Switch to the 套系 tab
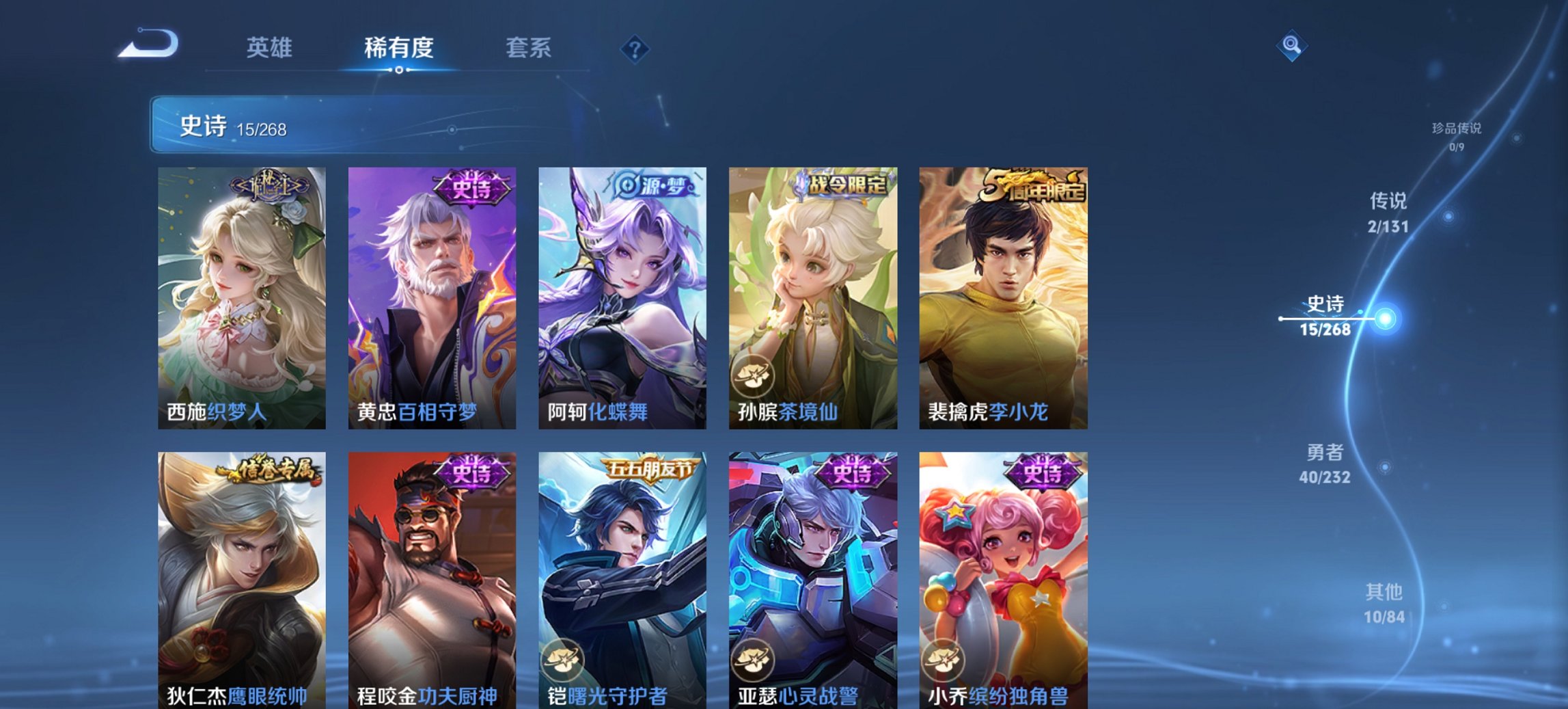1568x709 pixels. pos(528,48)
